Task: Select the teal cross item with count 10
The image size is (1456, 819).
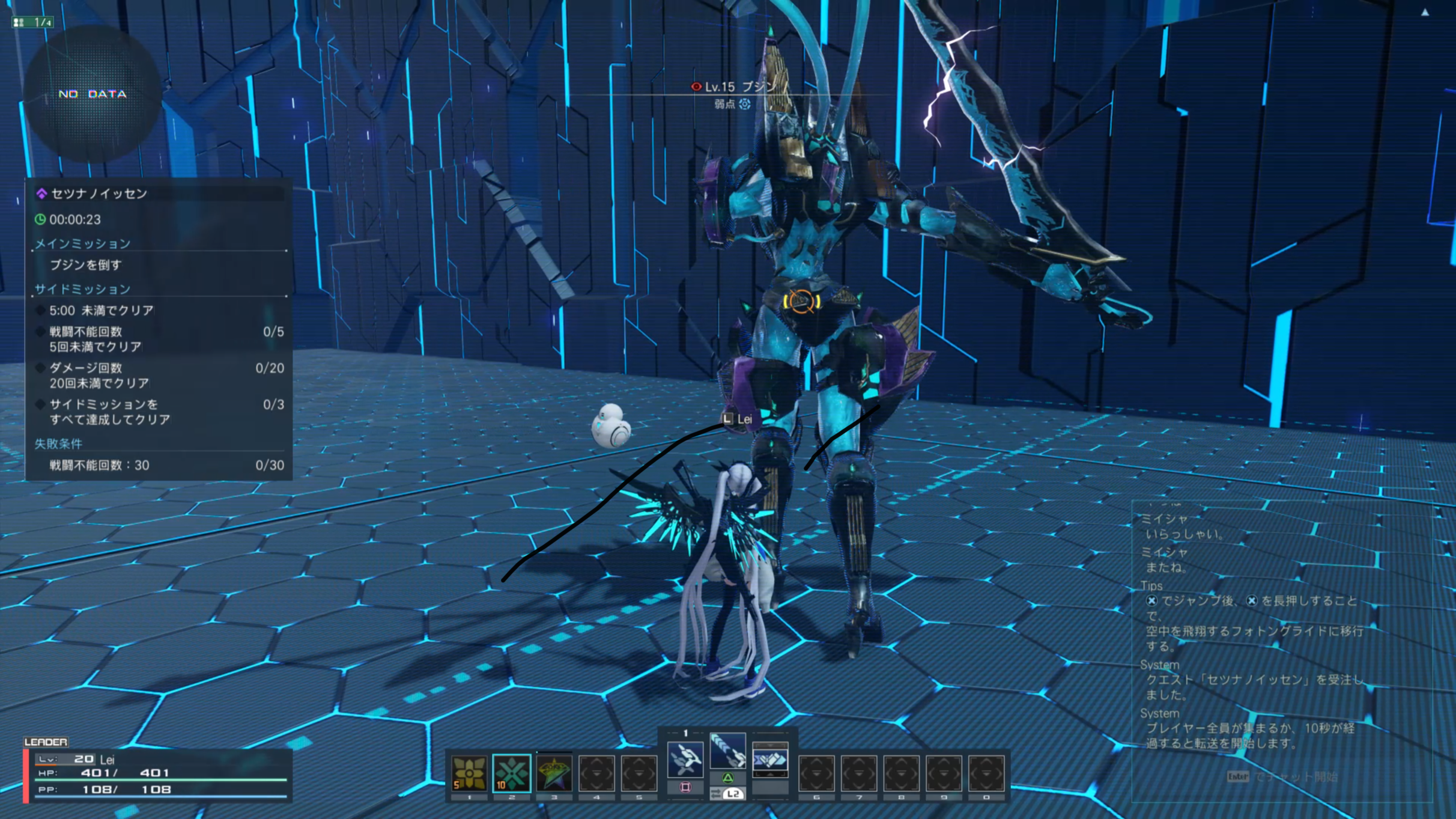Action: (x=512, y=773)
